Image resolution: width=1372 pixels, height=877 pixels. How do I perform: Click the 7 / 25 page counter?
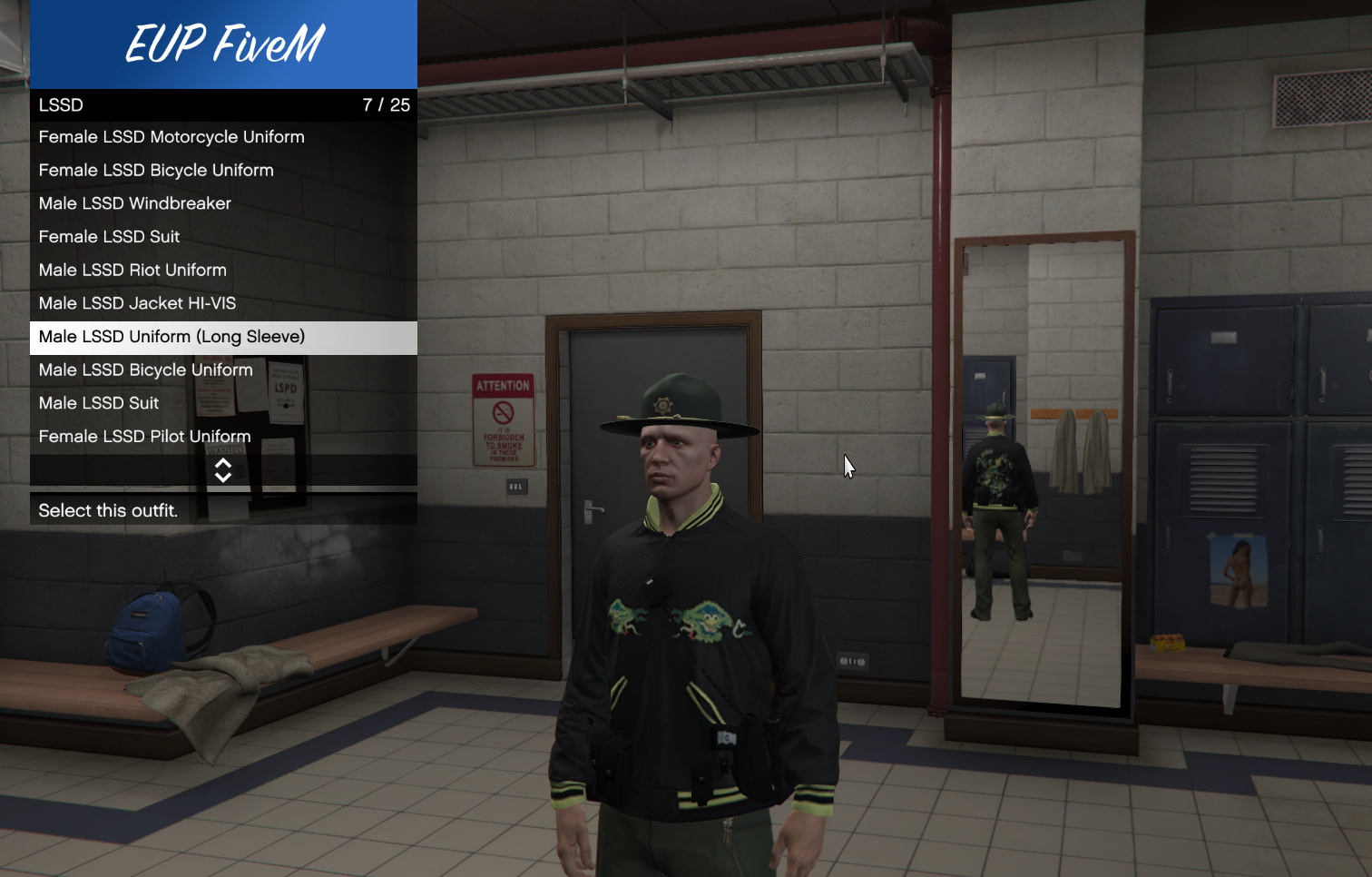click(387, 104)
